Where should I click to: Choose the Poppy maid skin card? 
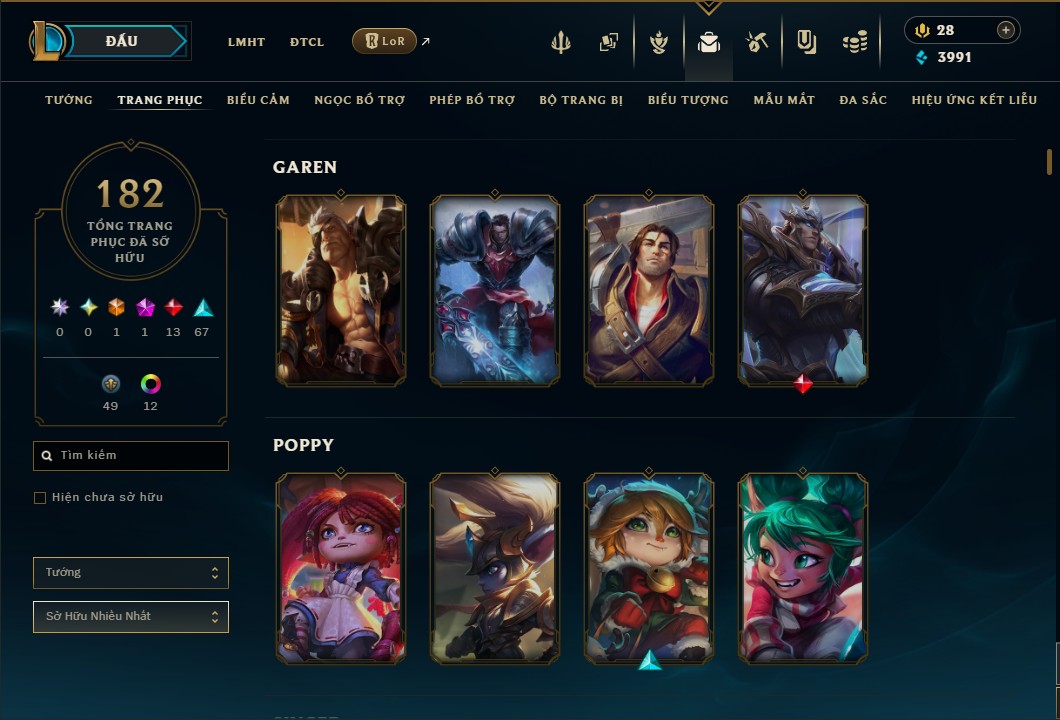[x=341, y=568]
